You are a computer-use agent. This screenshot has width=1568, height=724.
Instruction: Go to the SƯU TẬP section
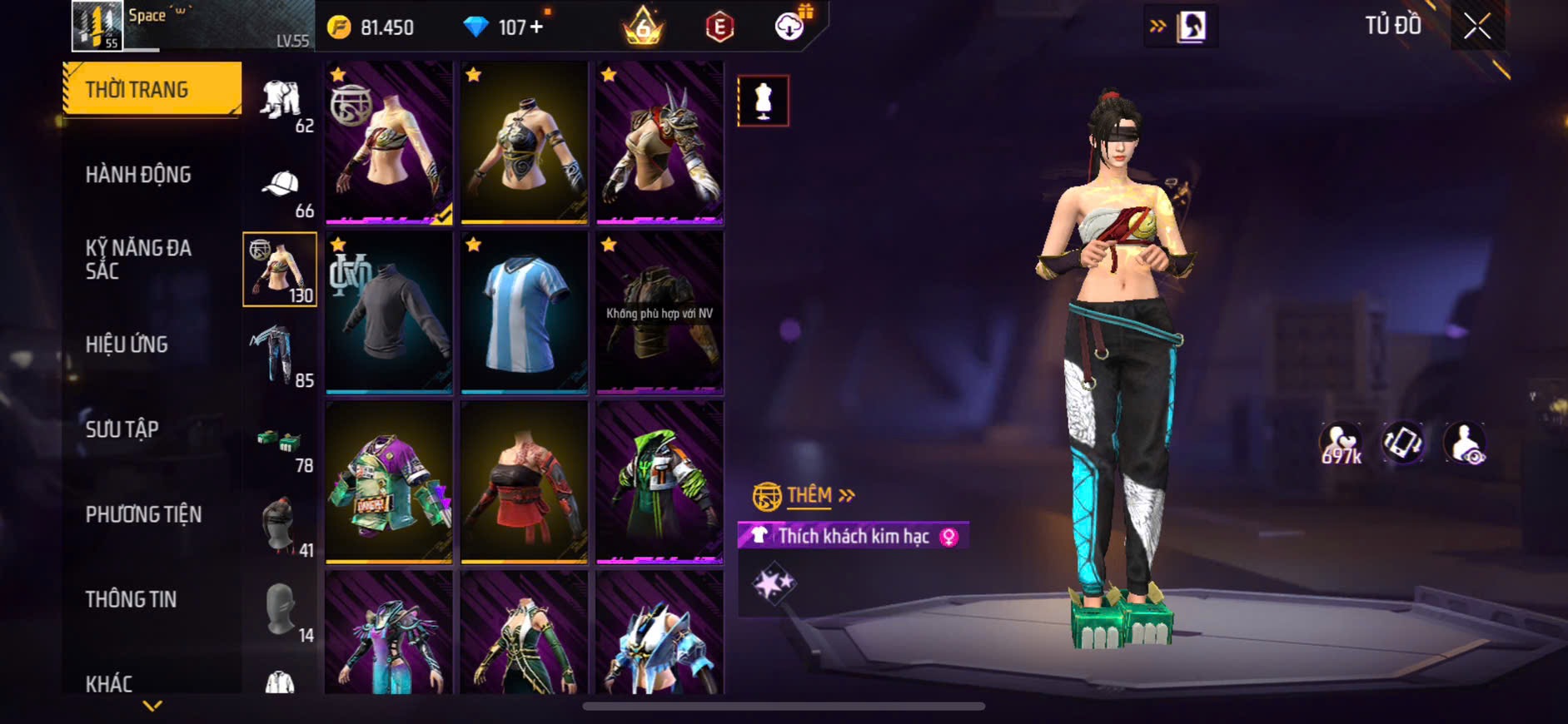[x=122, y=429]
